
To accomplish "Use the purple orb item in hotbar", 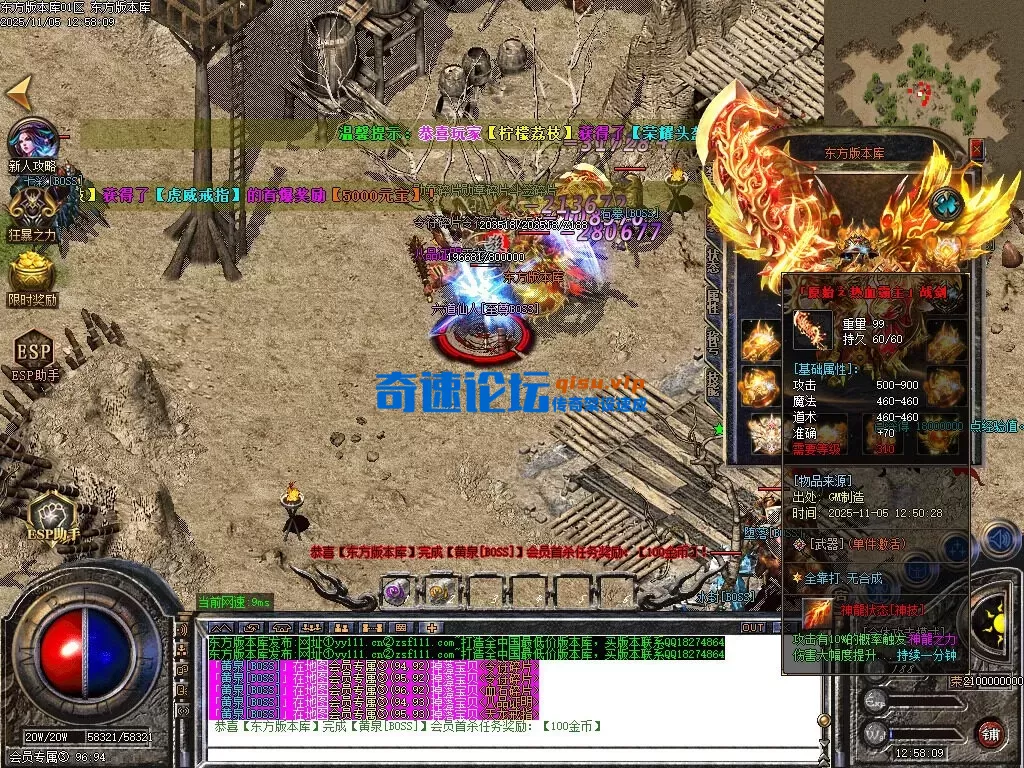I will coord(396,591).
